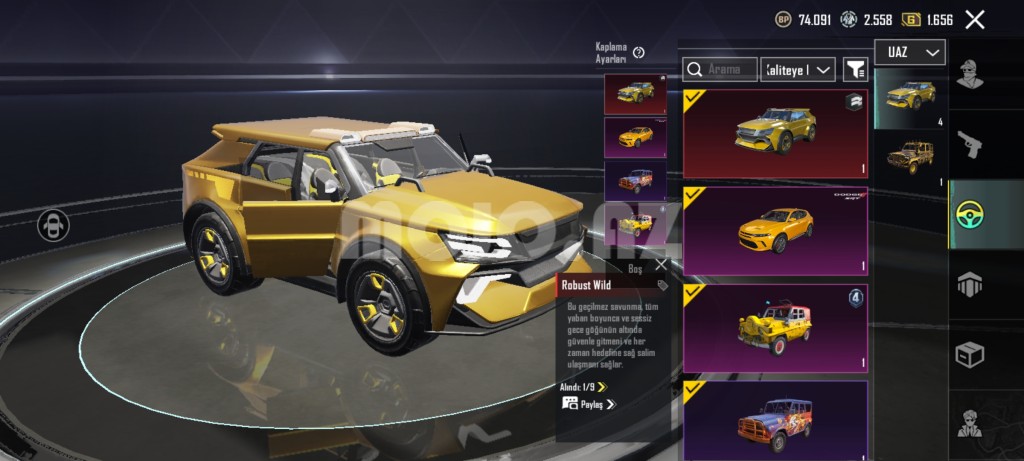Pick the blue and orange UAZ skin
Screen dimensions: 1024x461
775,421
